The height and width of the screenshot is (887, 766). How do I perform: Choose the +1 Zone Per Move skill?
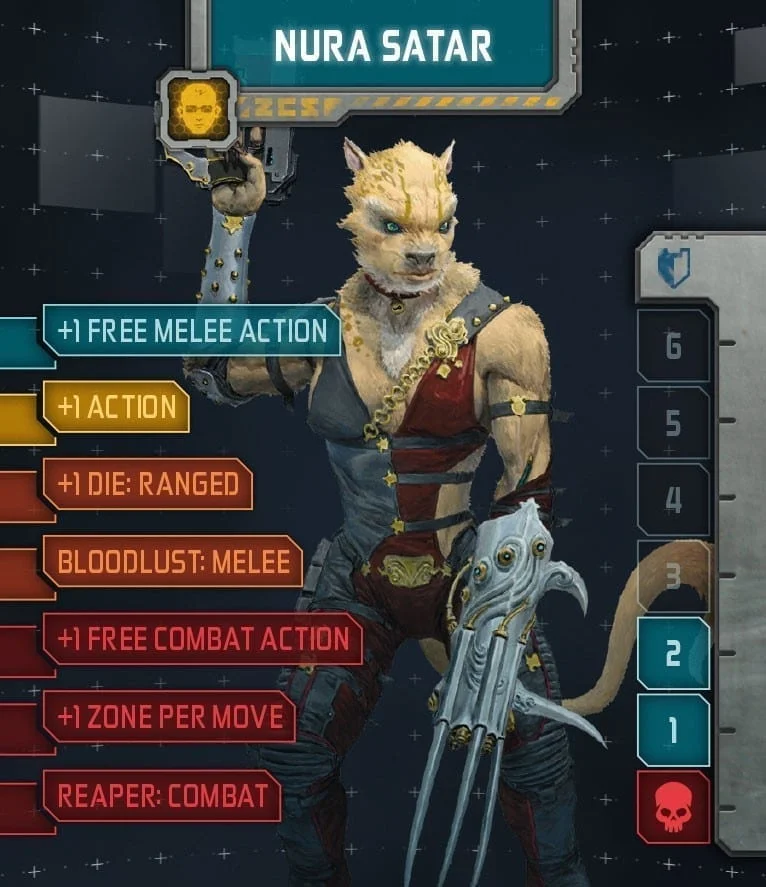pos(170,716)
